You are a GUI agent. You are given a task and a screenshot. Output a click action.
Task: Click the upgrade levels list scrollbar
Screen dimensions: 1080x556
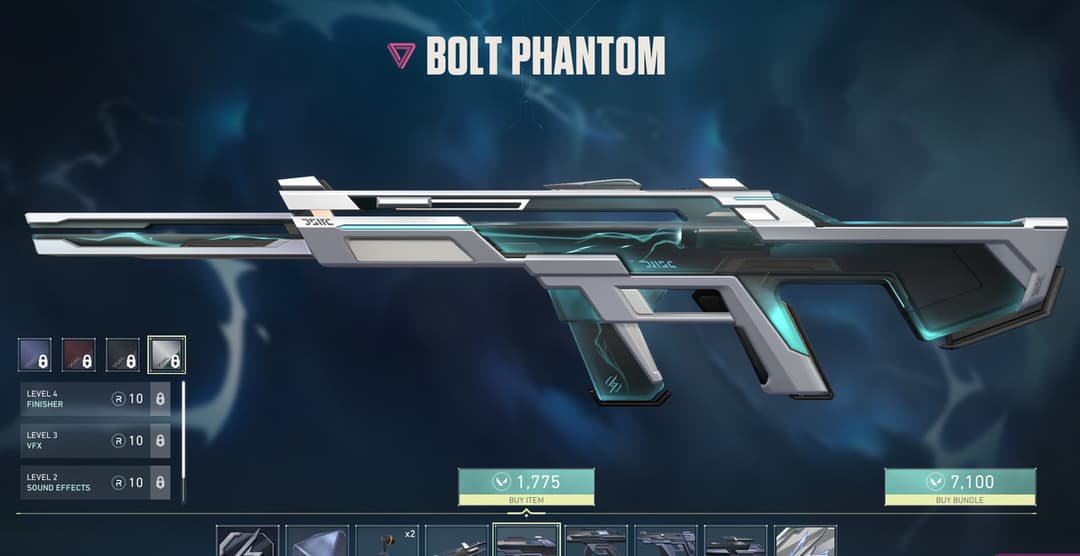point(183,440)
